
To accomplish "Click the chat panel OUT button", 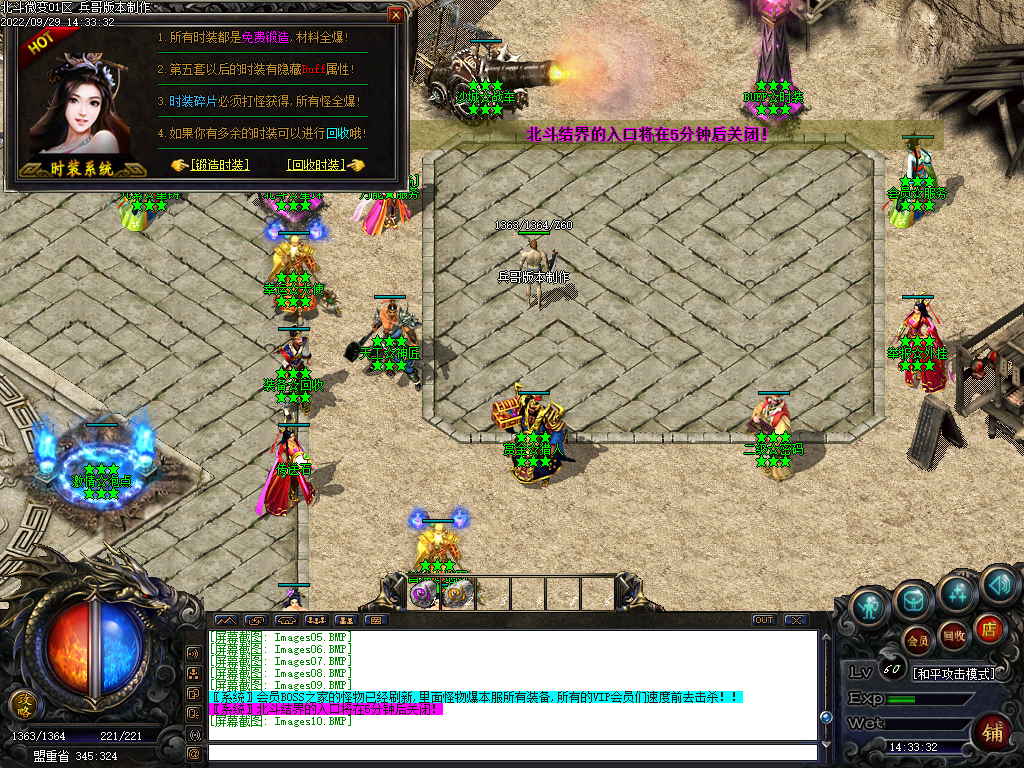I will [764, 620].
